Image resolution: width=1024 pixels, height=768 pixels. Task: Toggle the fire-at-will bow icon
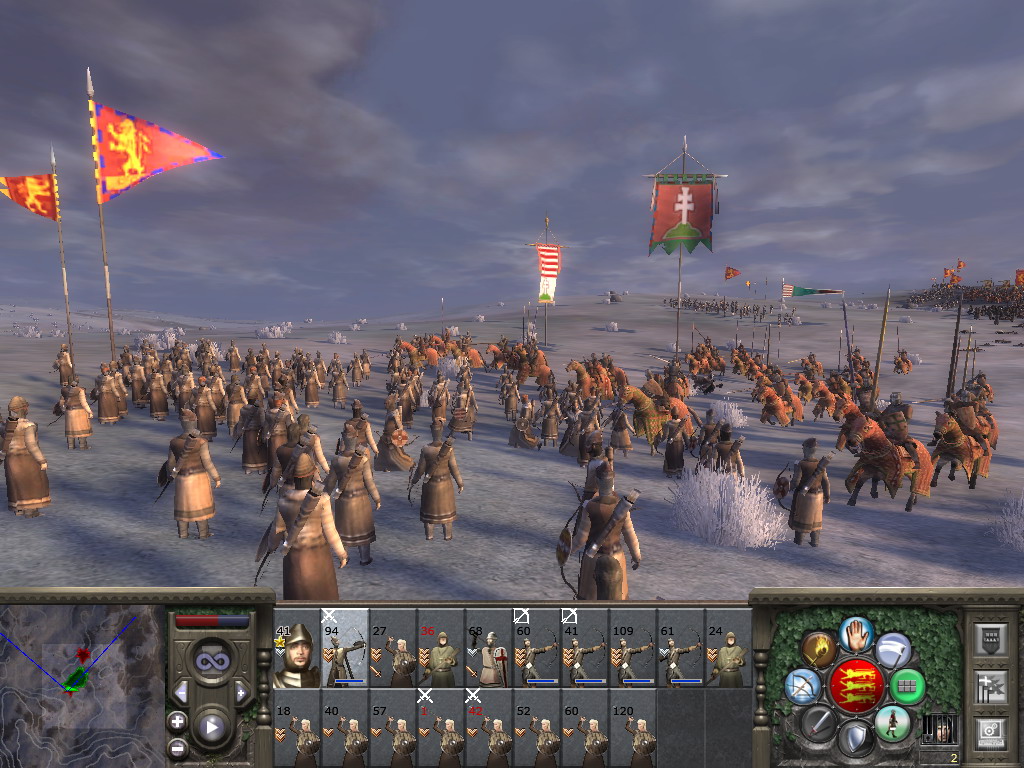802,686
